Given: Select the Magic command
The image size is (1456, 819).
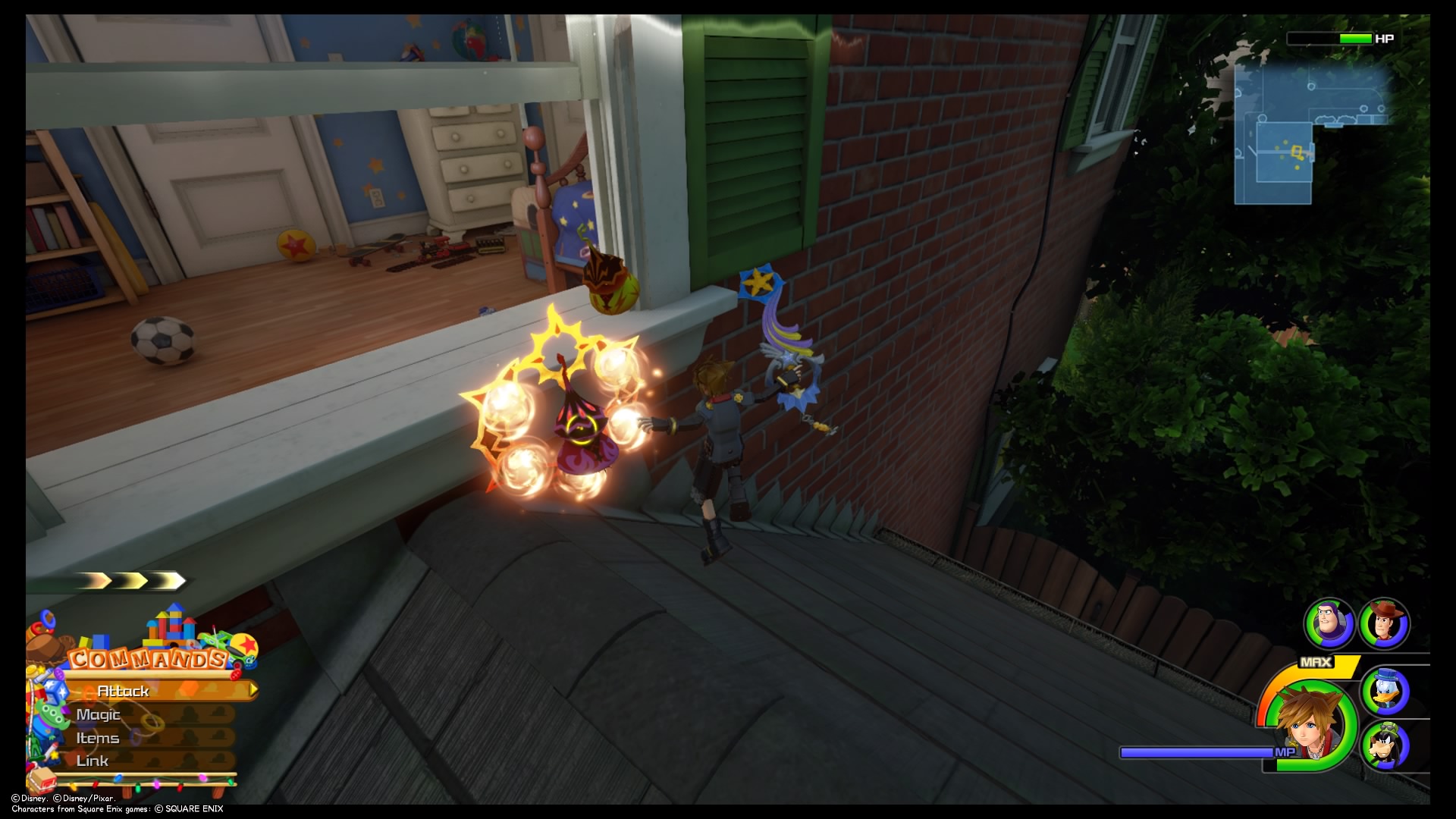Looking at the screenshot, I should coord(99,715).
